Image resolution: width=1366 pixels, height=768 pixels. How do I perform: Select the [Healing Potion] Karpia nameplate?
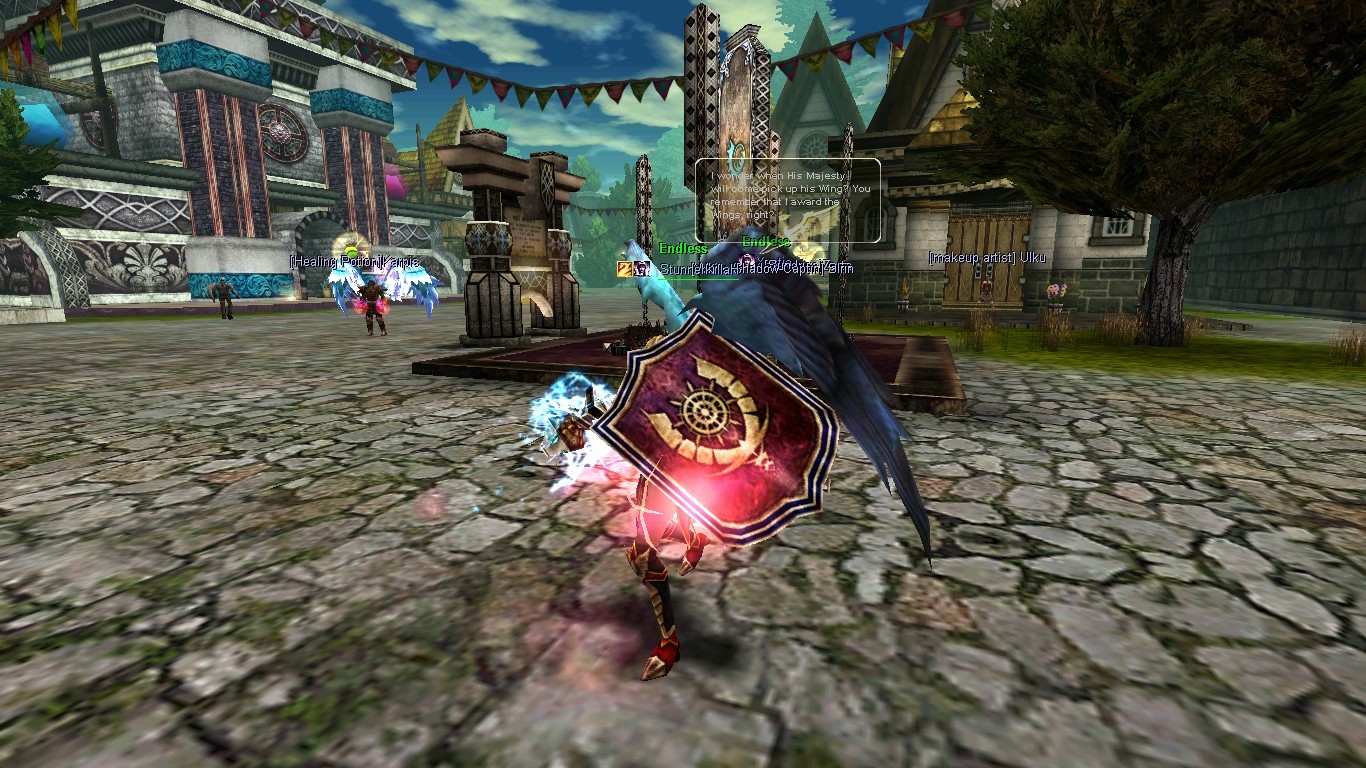tap(354, 262)
